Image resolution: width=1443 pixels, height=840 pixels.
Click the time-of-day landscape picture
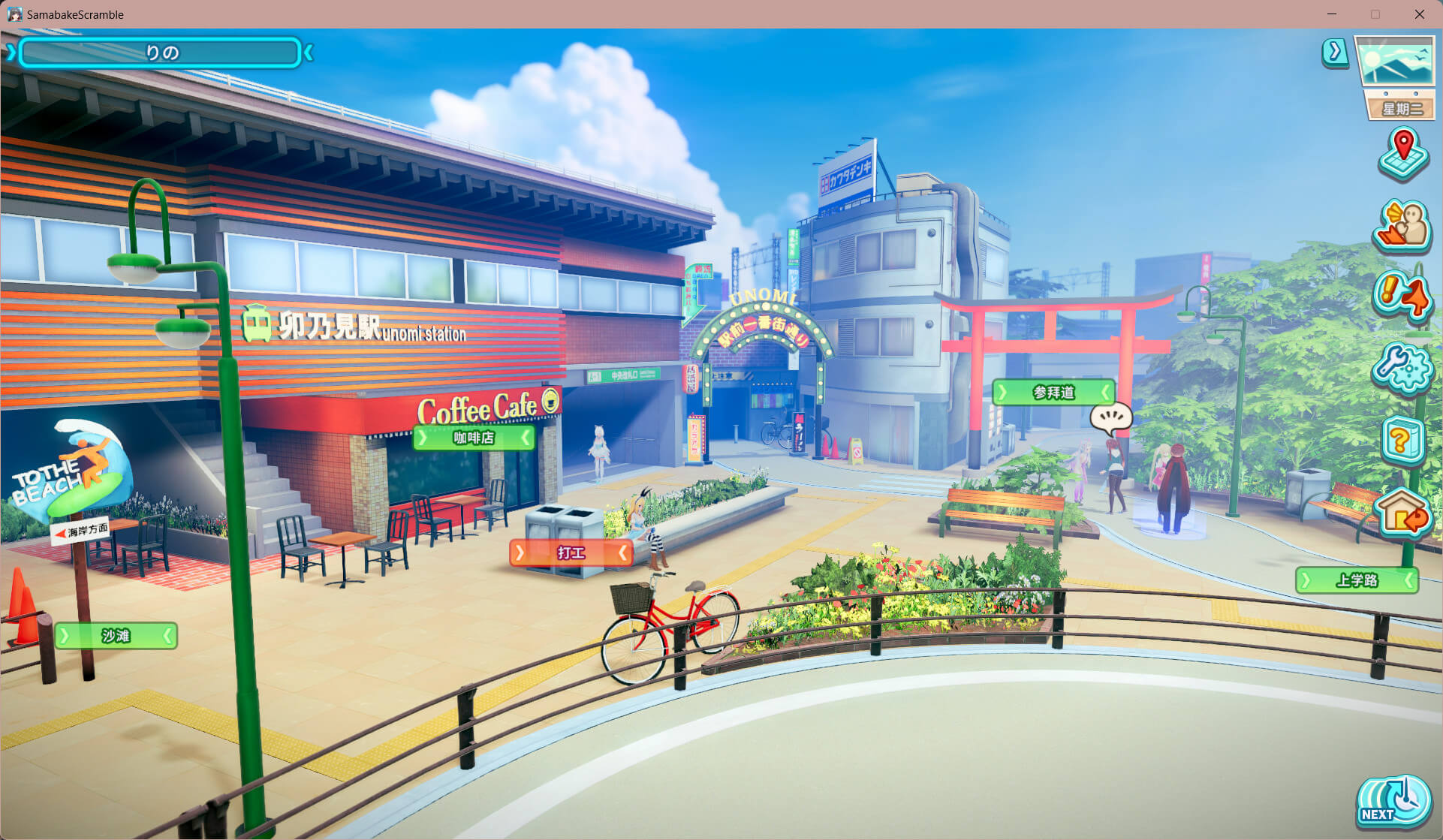1396,61
